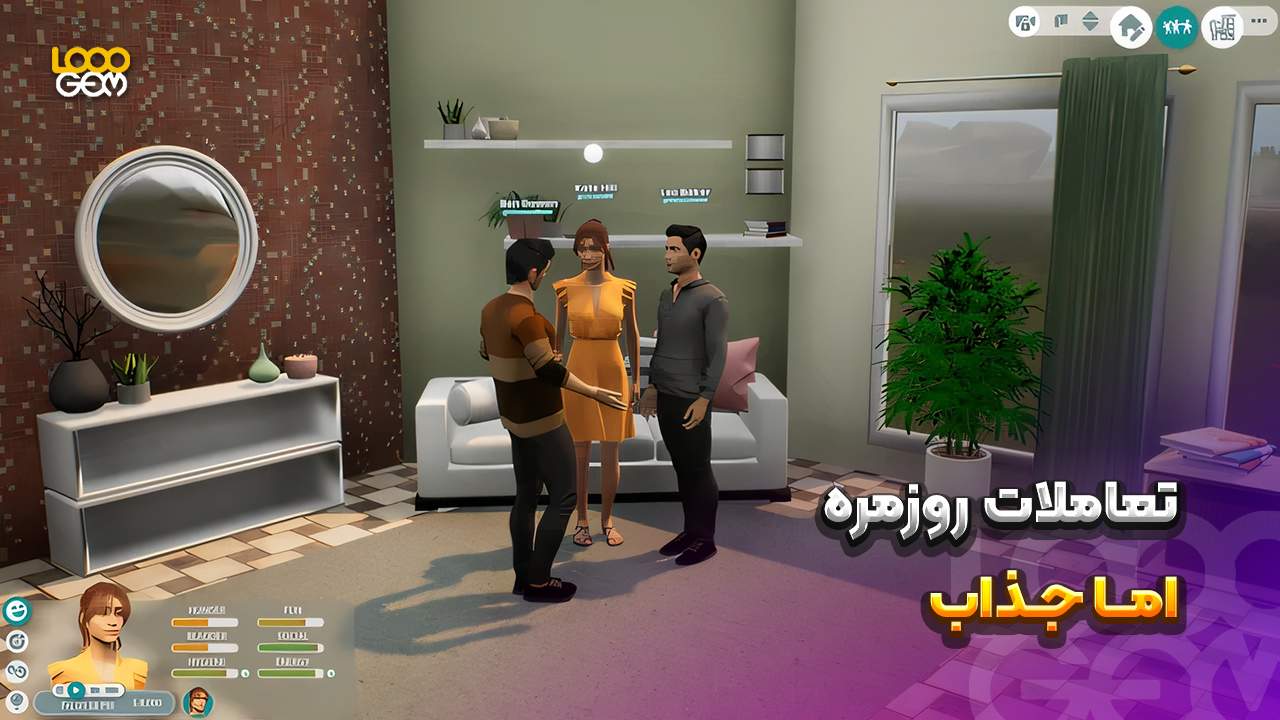Toggle the booster icon beside the bladder bar
The width and height of the screenshot is (1280, 720).
332,673
